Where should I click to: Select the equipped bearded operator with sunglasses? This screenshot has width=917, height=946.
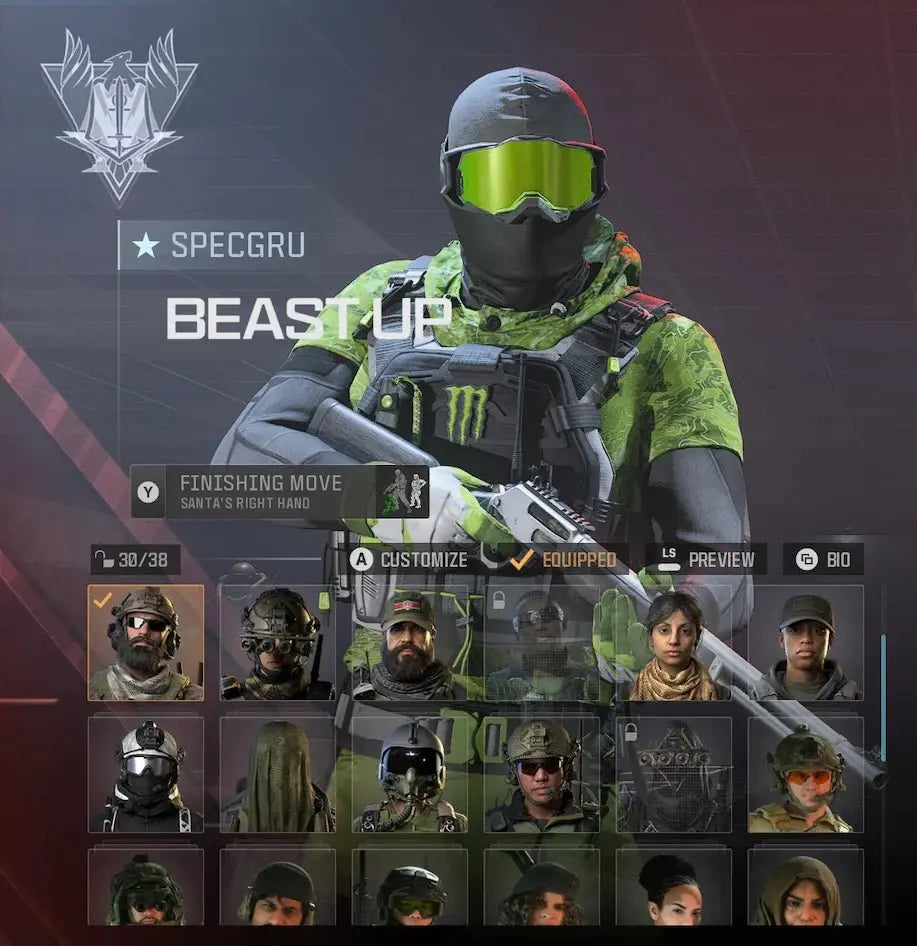(146, 643)
